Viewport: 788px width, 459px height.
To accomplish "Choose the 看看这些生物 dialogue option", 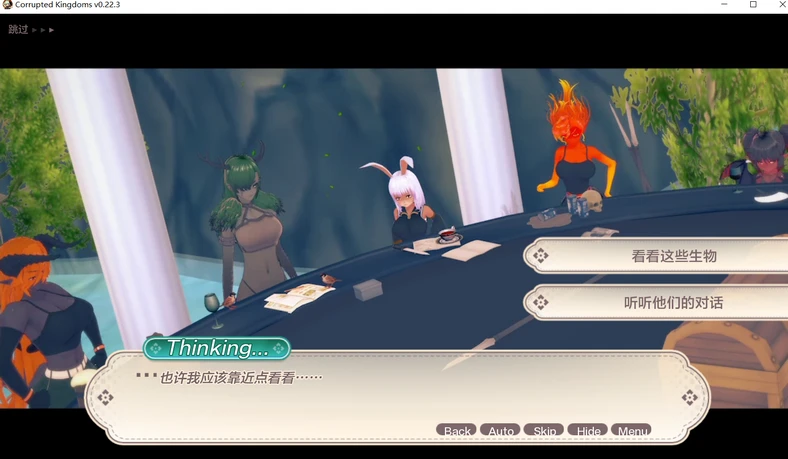I will (672, 256).
